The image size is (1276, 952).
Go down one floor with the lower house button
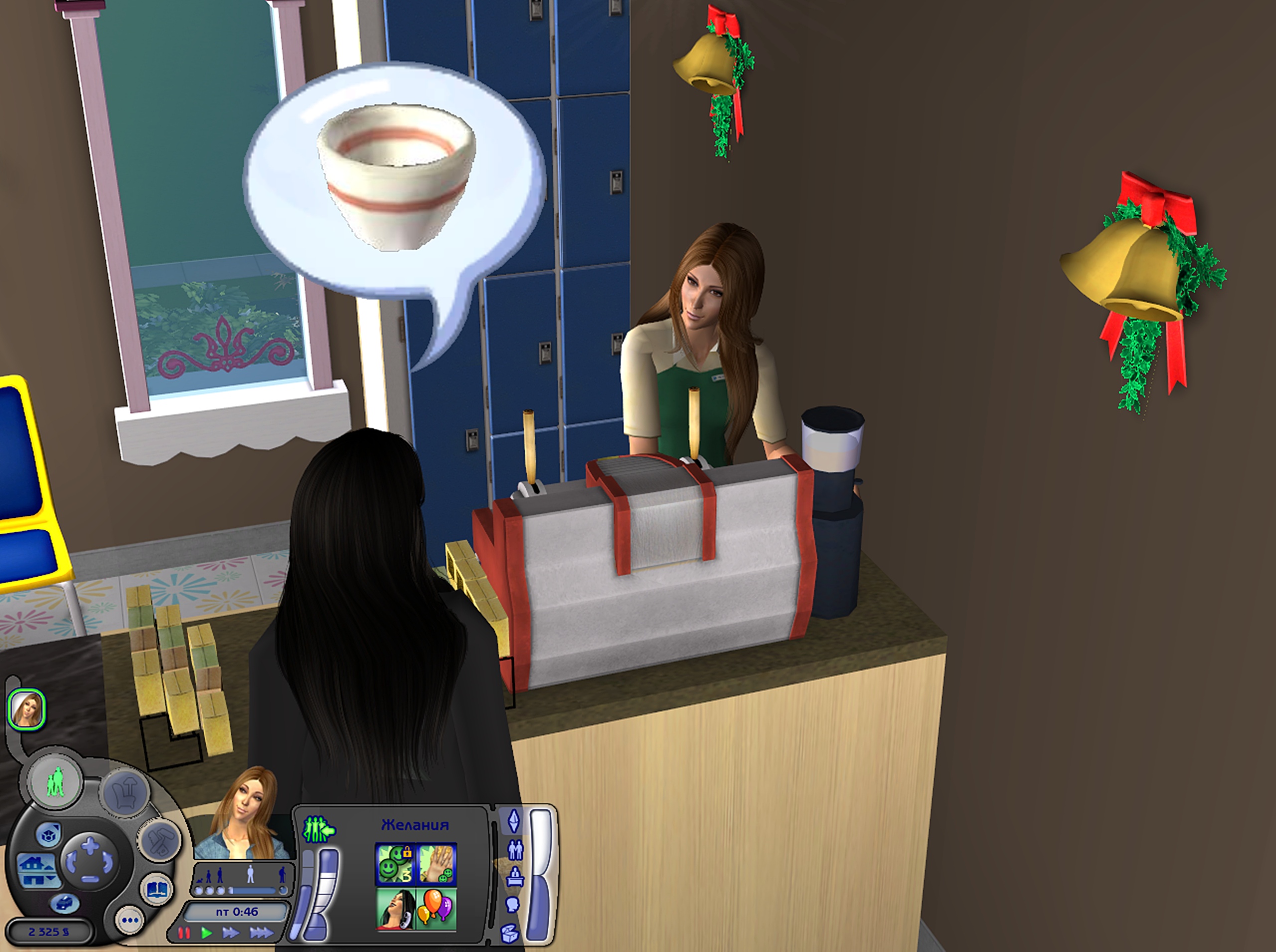point(34,879)
